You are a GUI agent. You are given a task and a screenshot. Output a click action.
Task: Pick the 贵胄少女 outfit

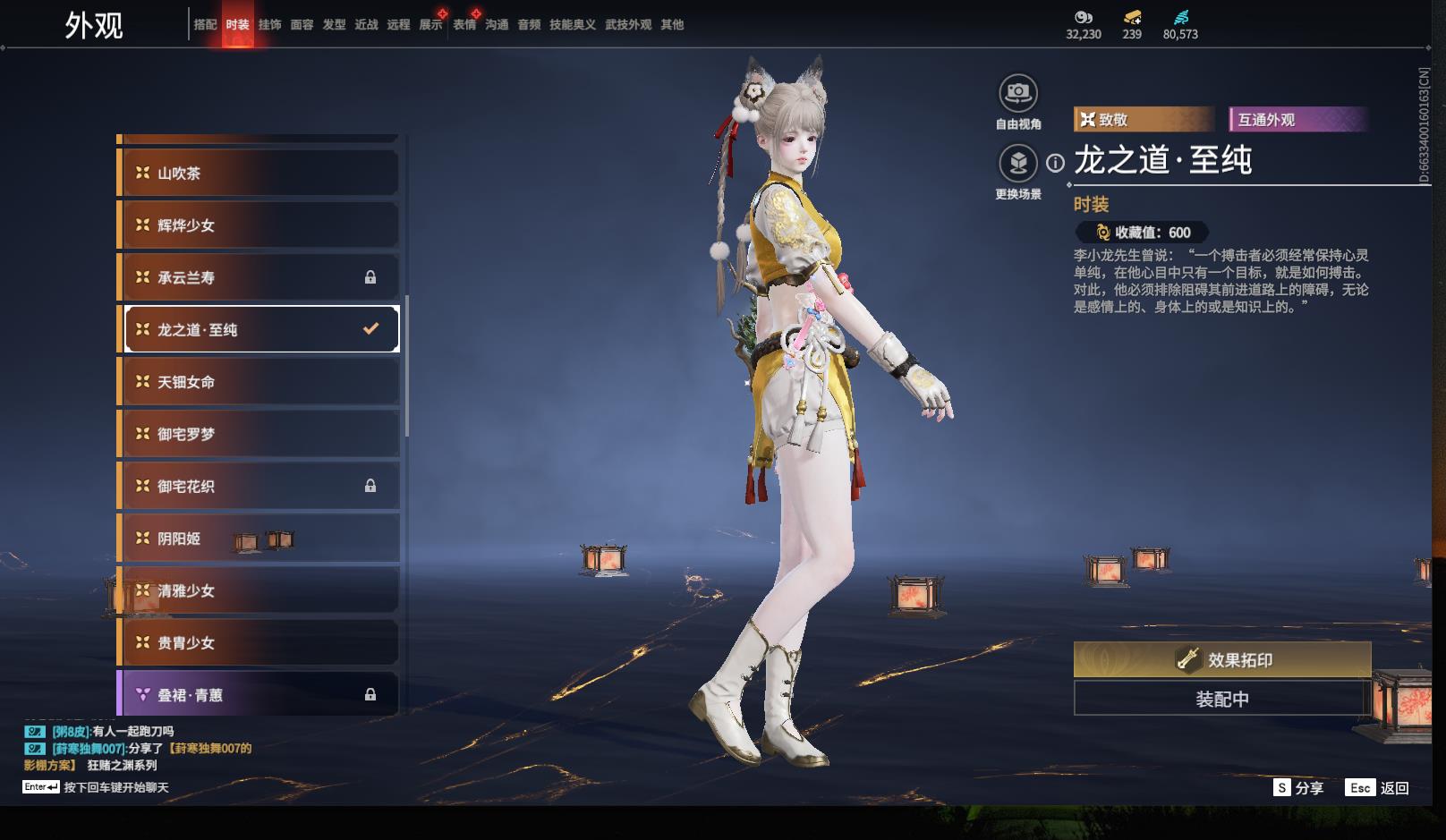click(259, 642)
